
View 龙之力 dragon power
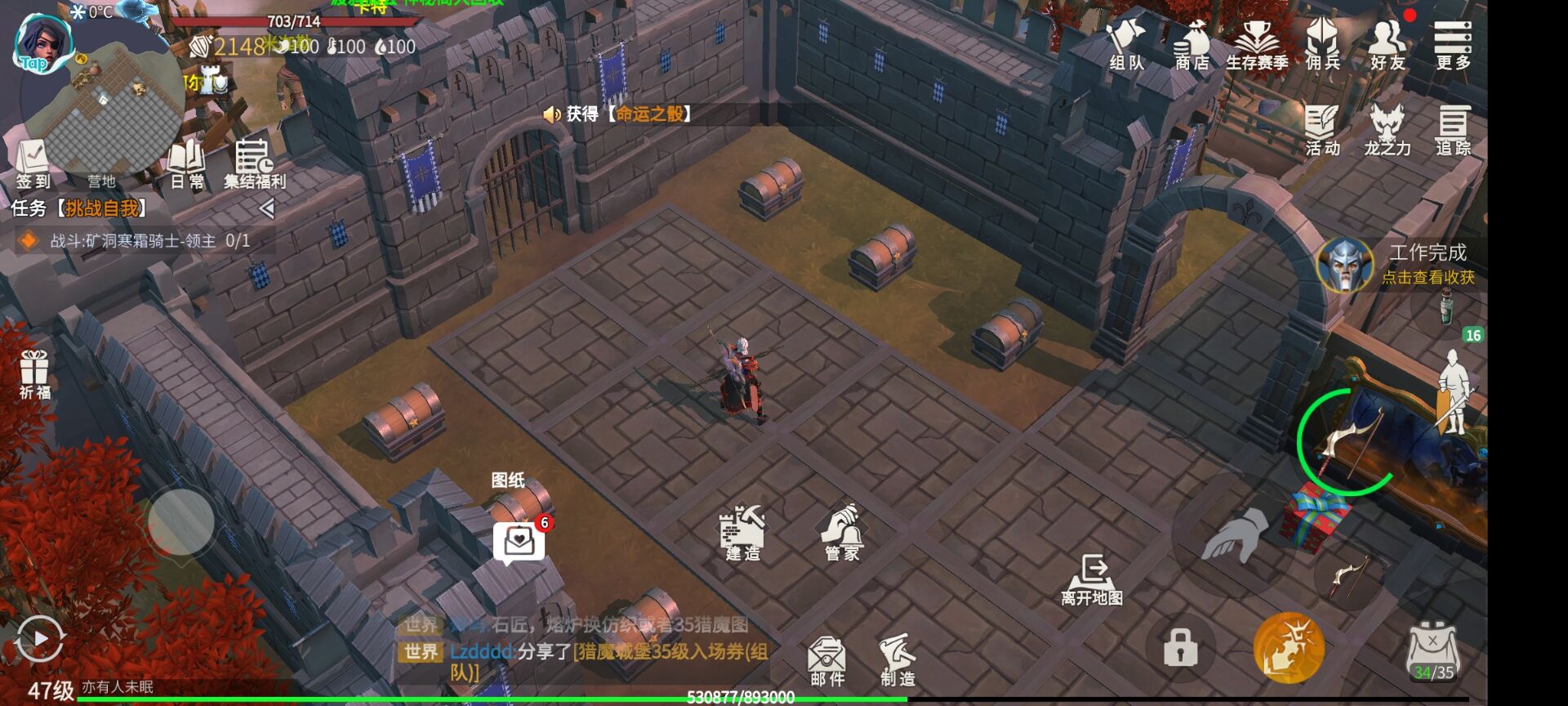tap(1387, 131)
